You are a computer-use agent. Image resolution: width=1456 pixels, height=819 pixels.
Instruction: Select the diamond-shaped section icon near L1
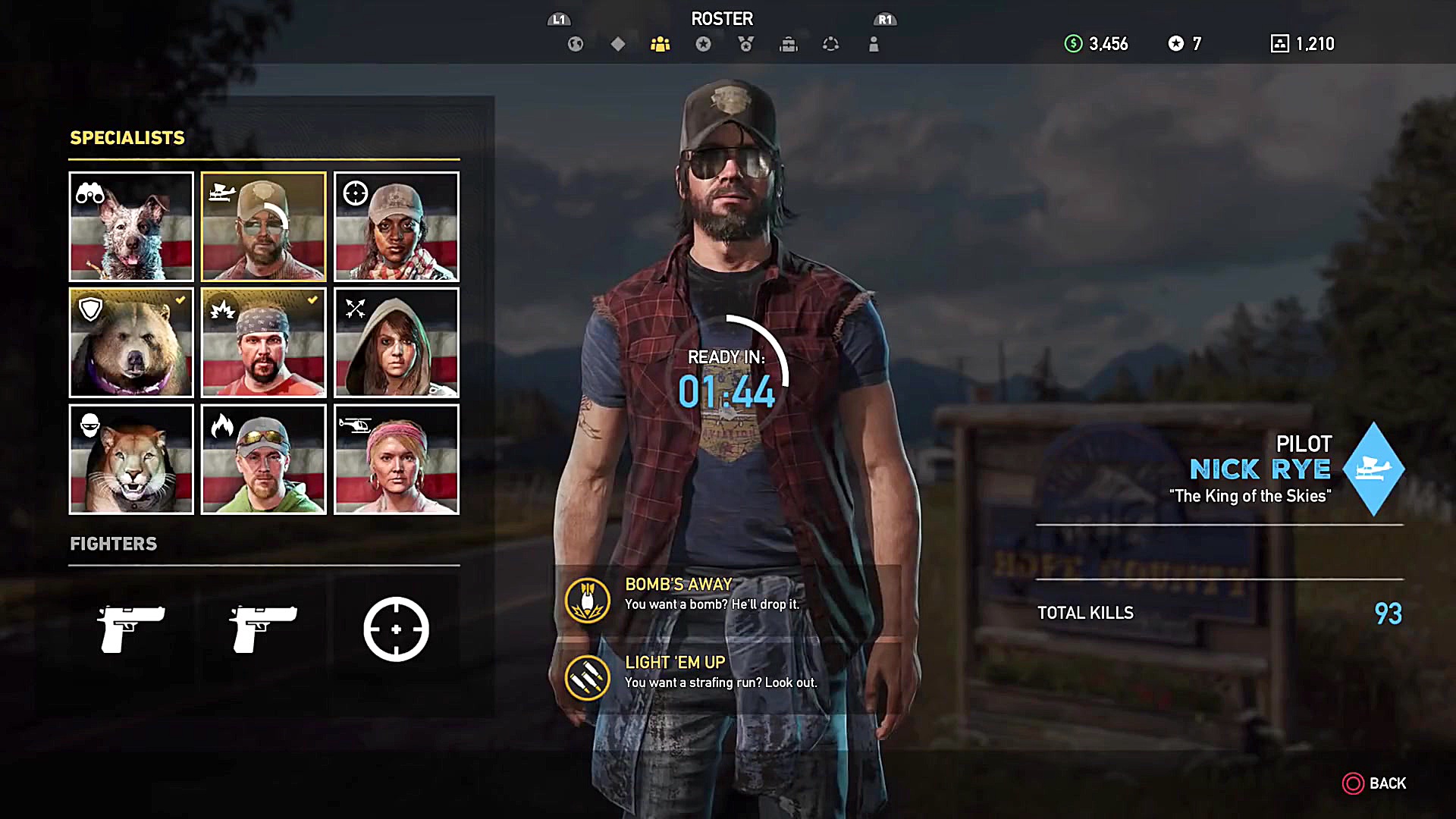coord(617,44)
